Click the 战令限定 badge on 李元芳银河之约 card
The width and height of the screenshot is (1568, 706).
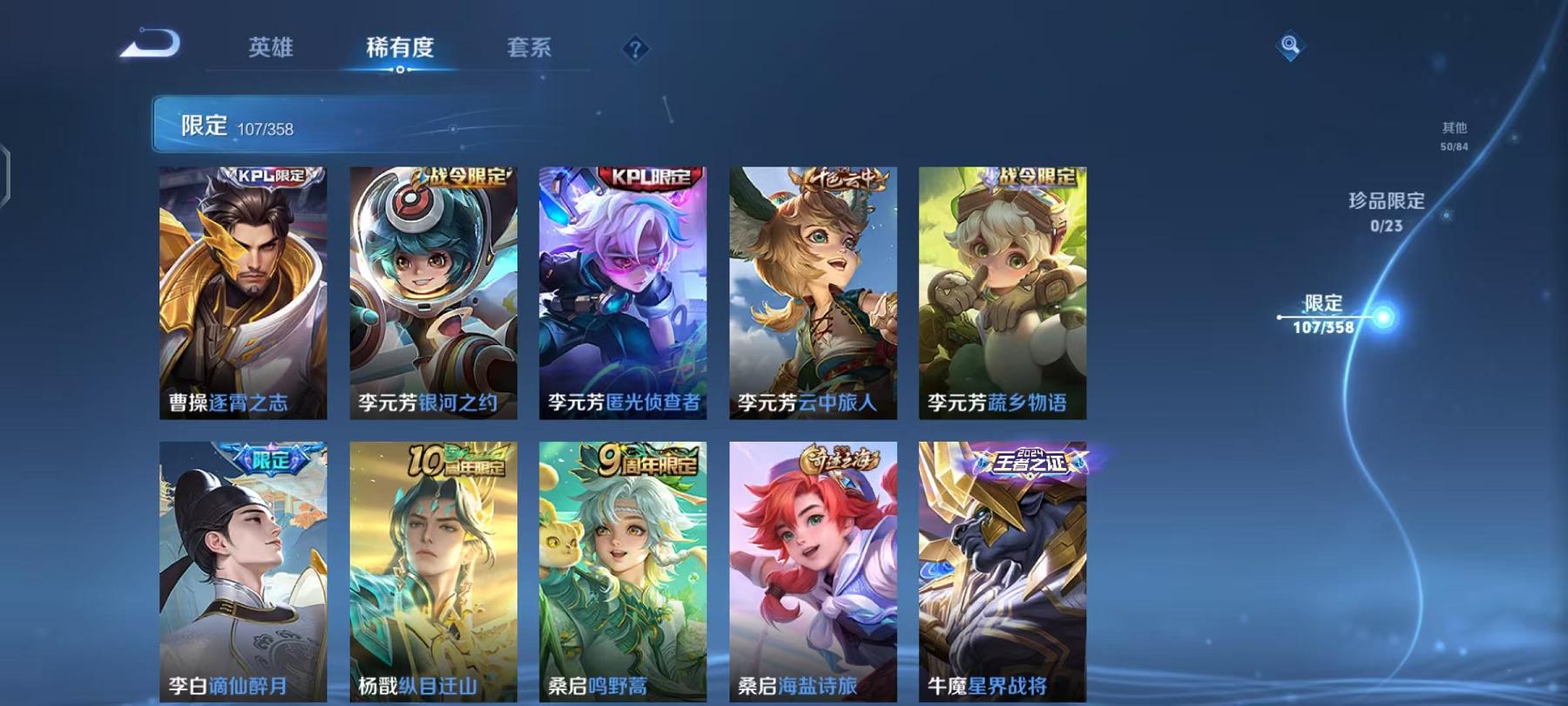pos(459,175)
